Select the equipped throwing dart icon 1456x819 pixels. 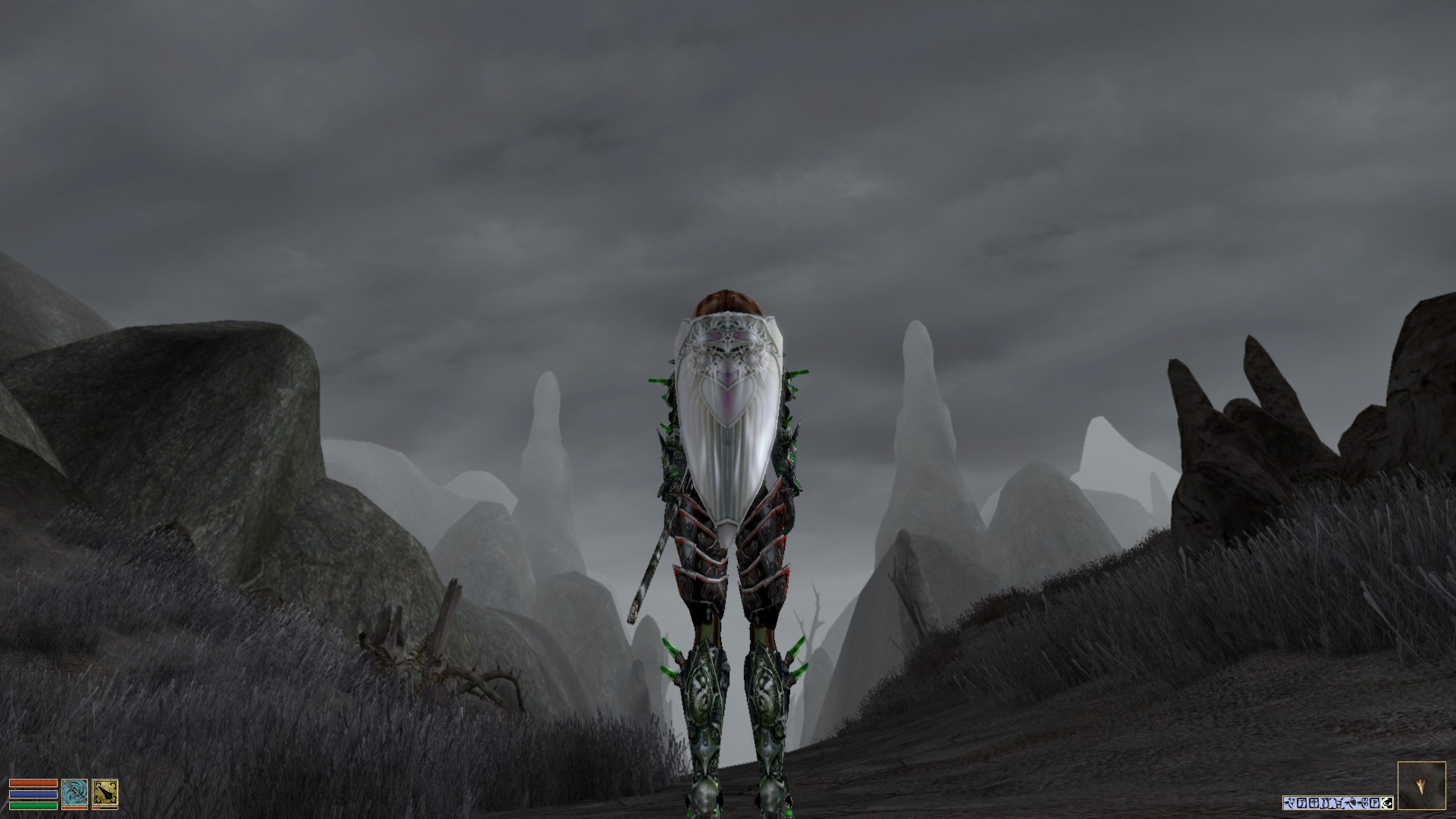coord(105,792)
